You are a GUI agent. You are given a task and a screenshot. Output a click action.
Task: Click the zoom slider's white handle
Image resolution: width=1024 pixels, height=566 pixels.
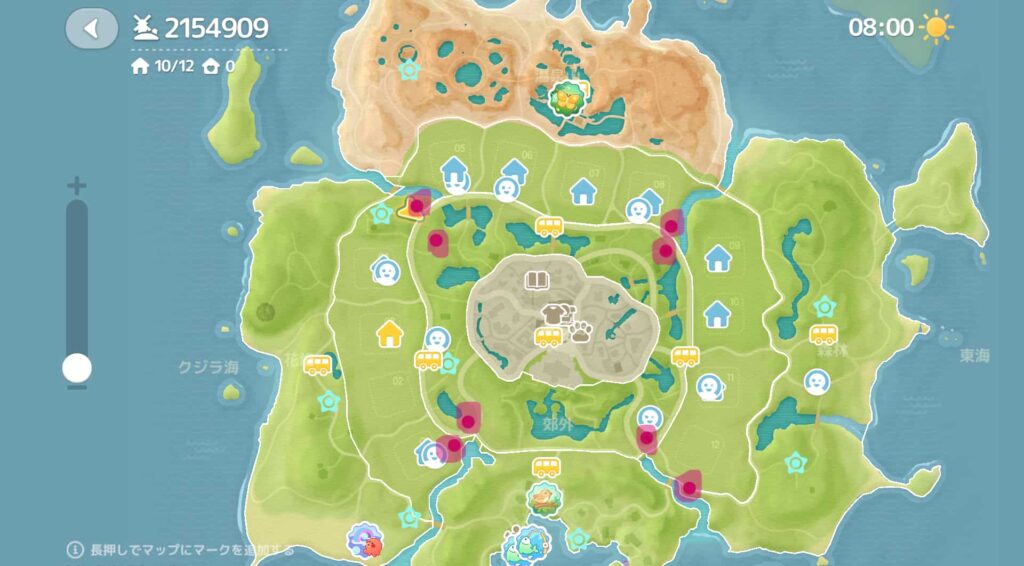tap(77, 368)
